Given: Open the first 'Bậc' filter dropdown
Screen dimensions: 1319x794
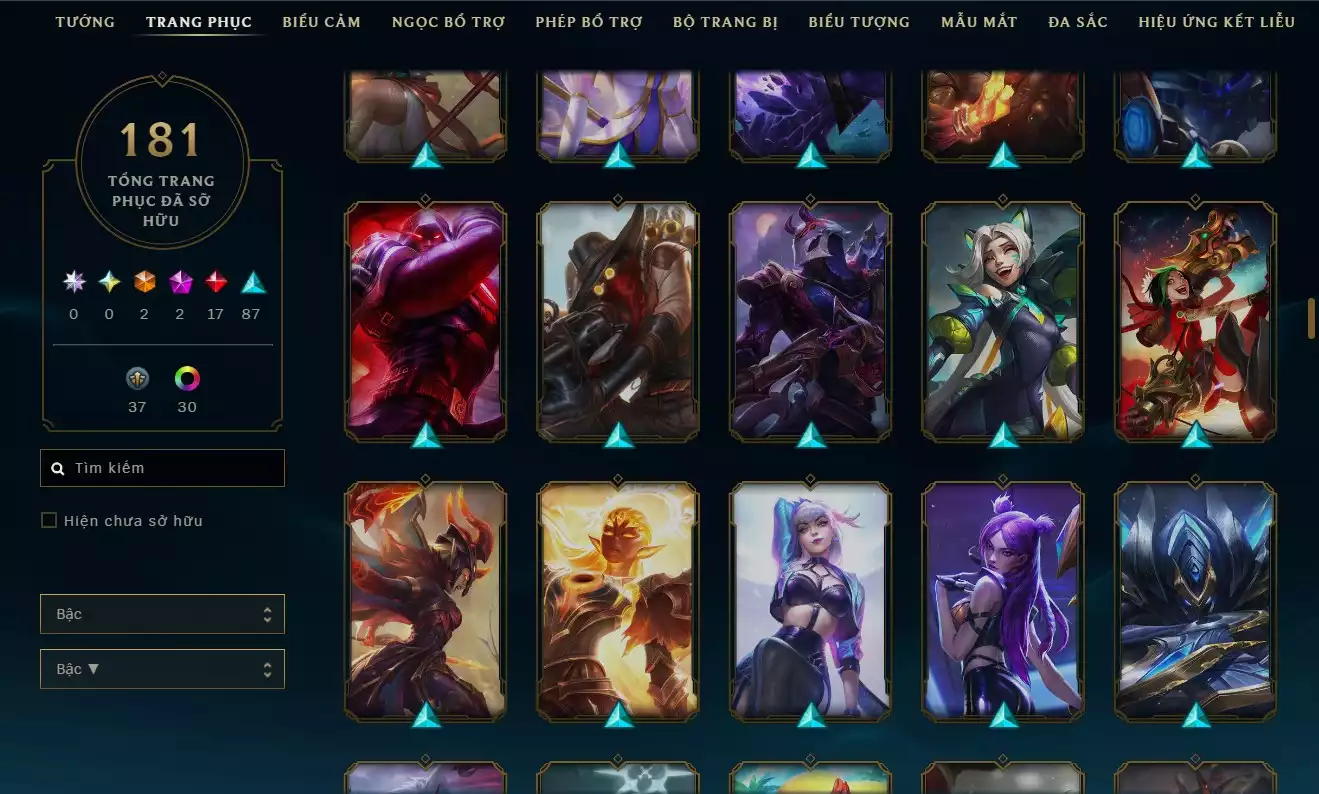Looking at the screenshot, I should 162,613.
